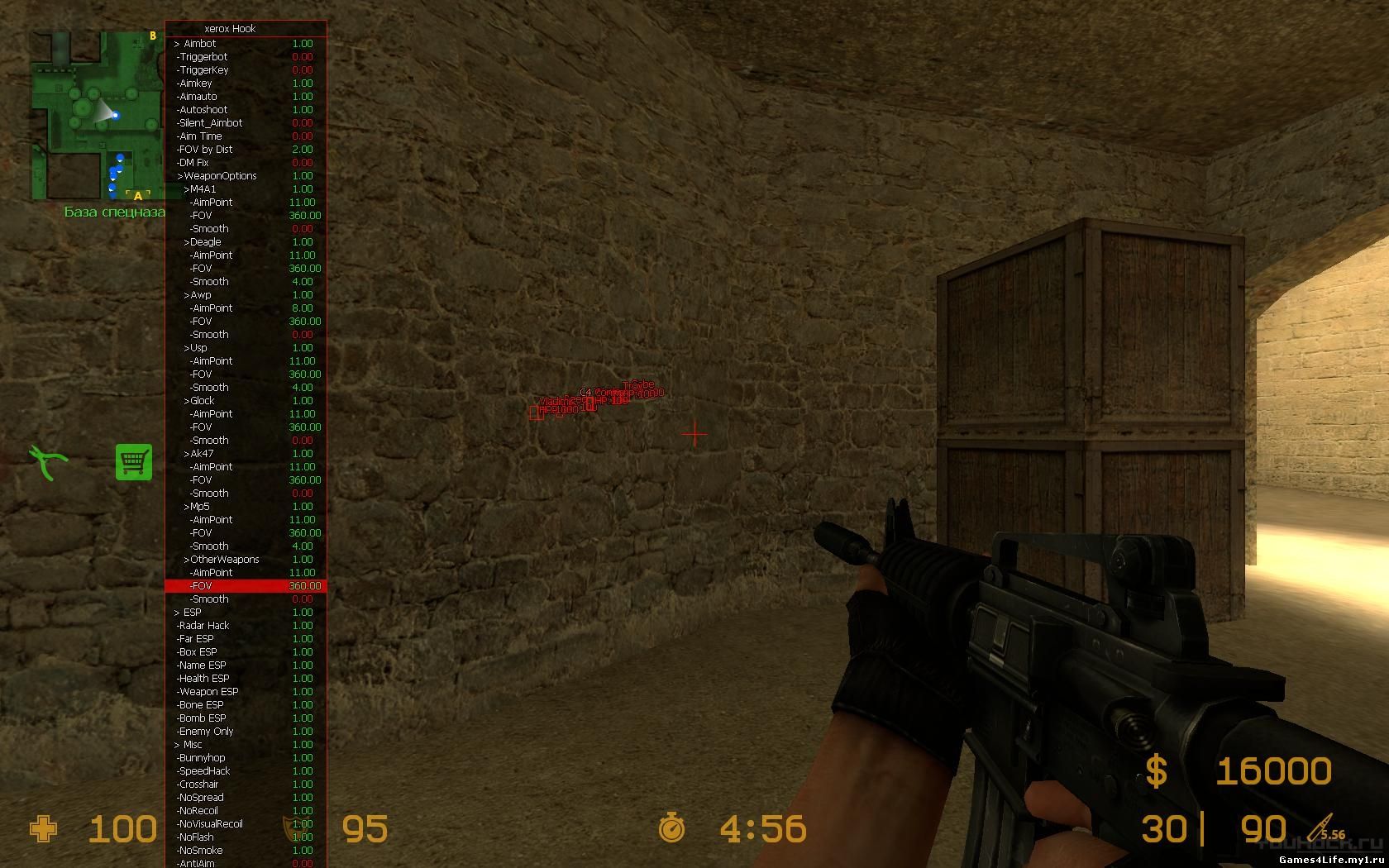Image resolution: width=1389 pixels, height=868 pixels.
Task: Expand the Deagle weapon entry
Action: pyautogui.click(x=203, y=242)
